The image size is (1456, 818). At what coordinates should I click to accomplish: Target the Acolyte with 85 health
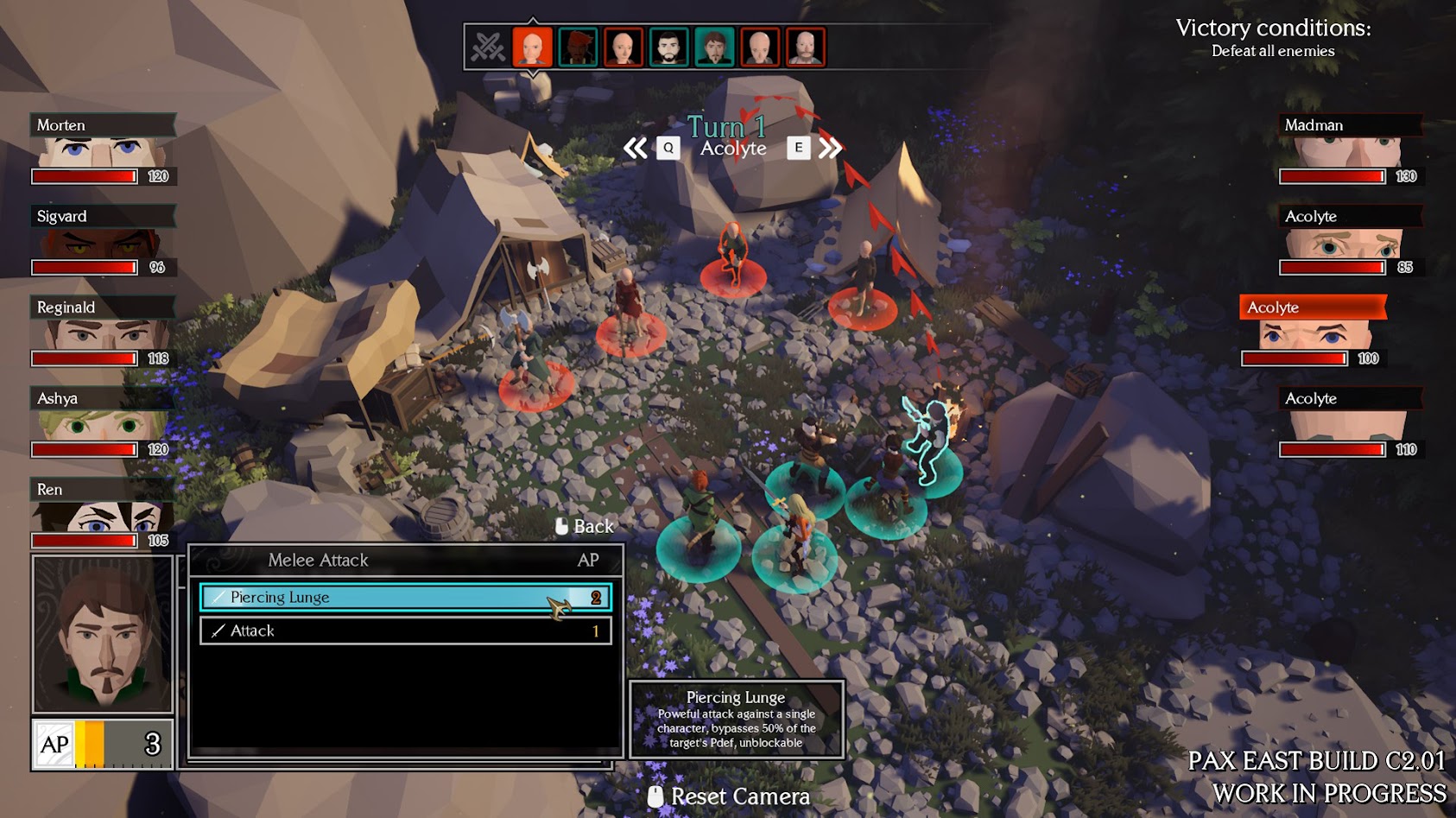pos(1351,240)
